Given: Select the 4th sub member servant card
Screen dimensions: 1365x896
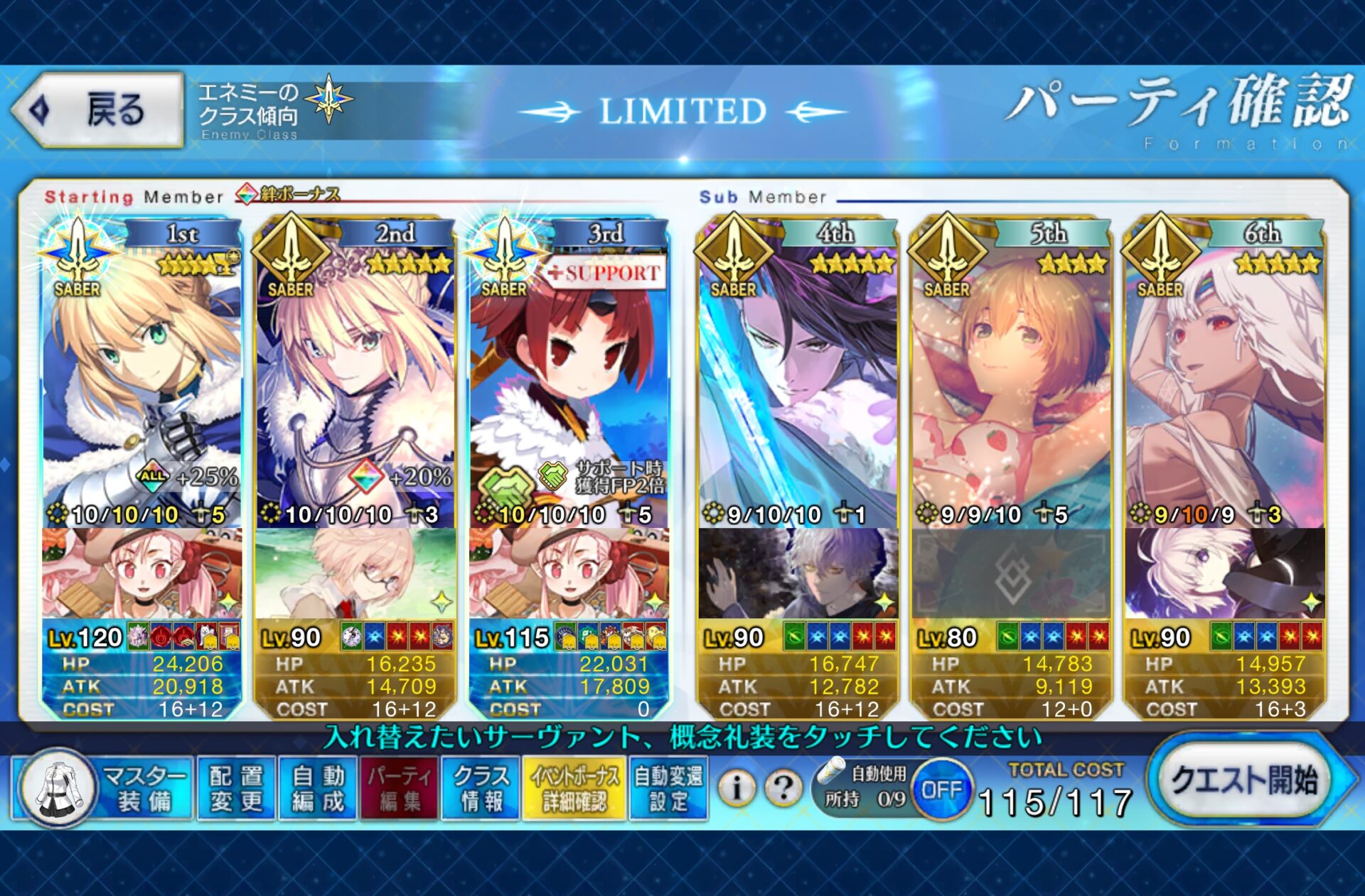Looking at the screenshot, I should [x=798, y=384].
